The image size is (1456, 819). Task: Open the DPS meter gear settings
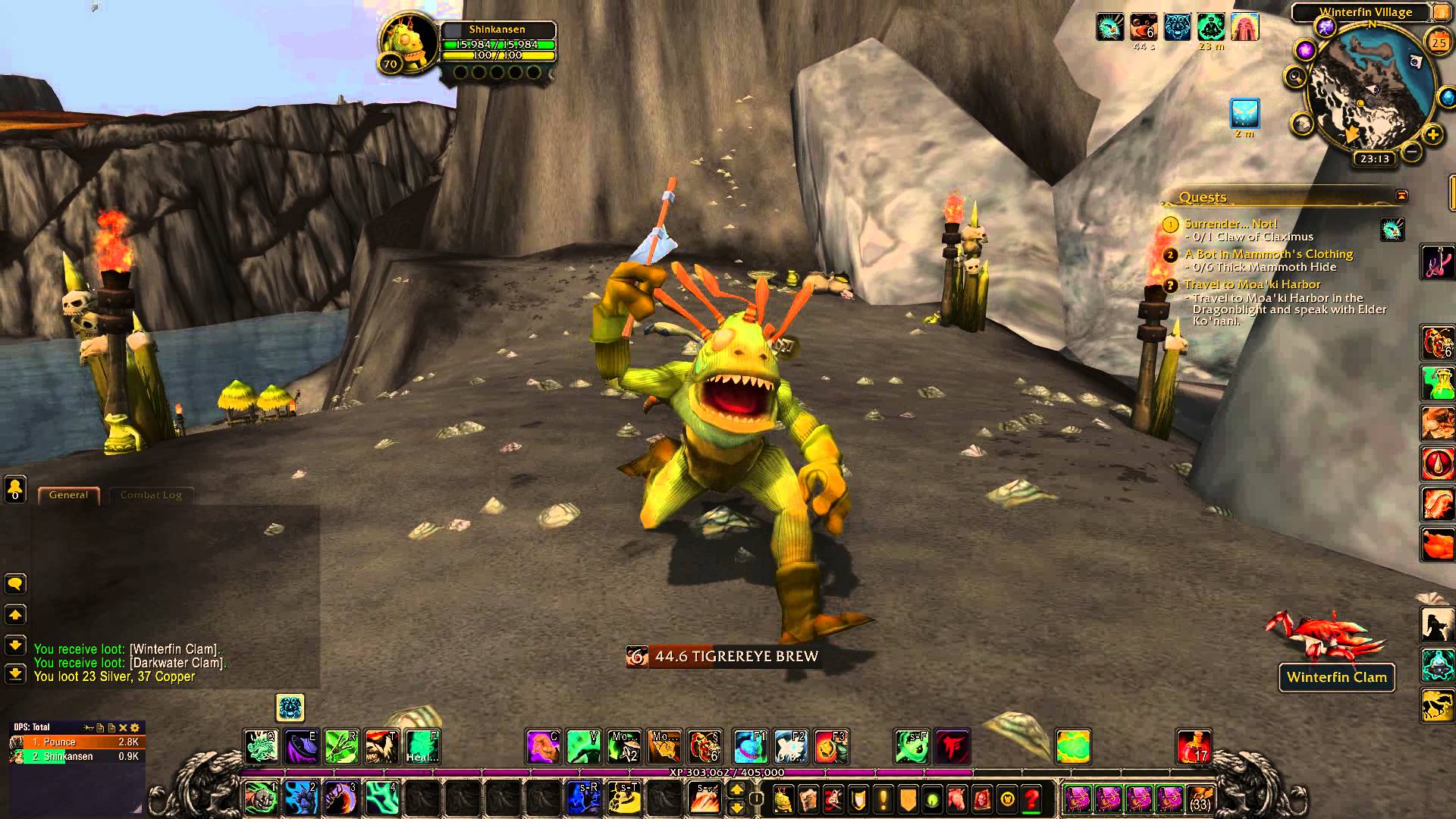pyautogui.click(x=135, y=727)
